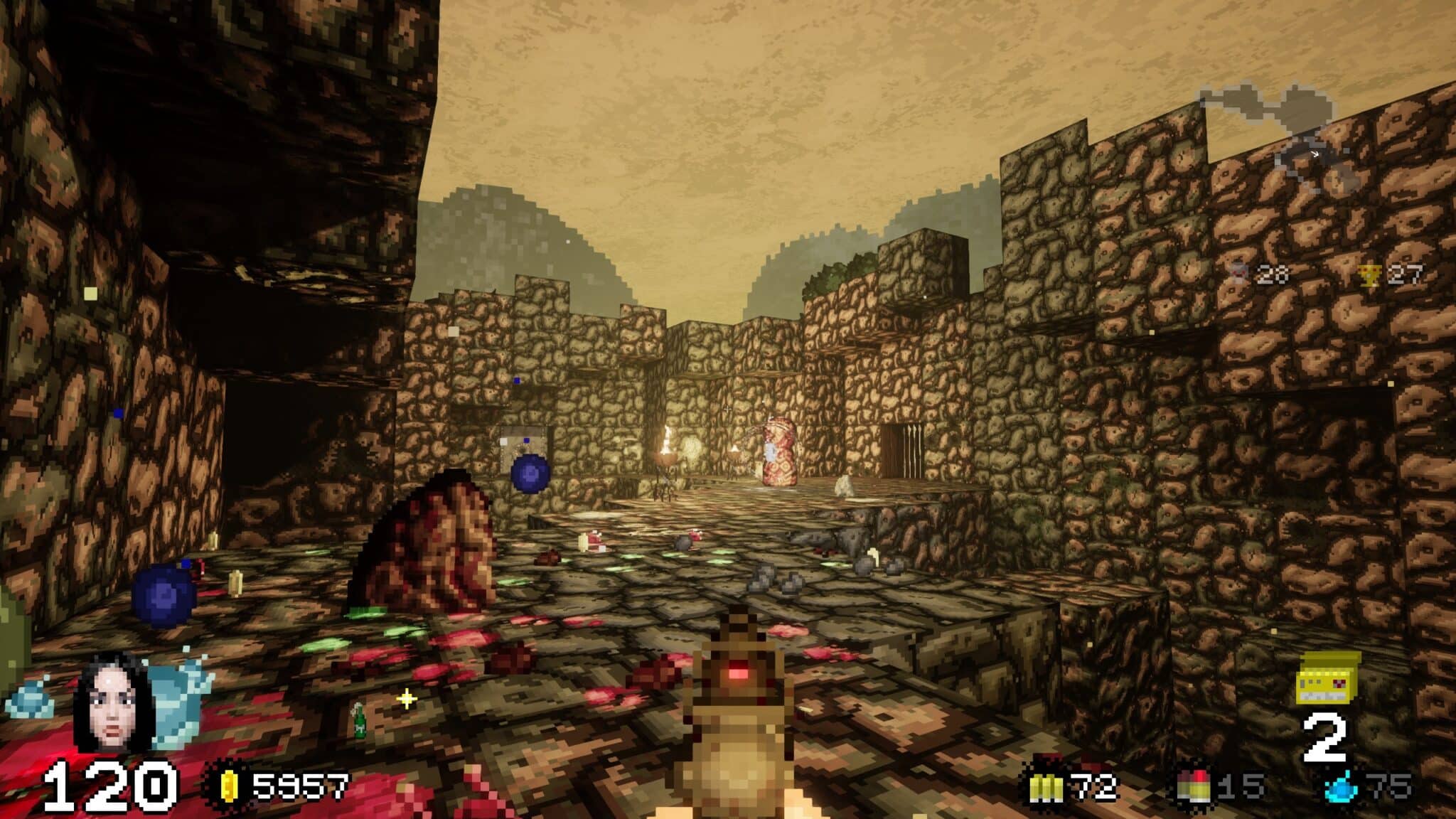1456x819 pixels.
Task: Click the grey skull kill counter icon
Action: click(1238, 274)
